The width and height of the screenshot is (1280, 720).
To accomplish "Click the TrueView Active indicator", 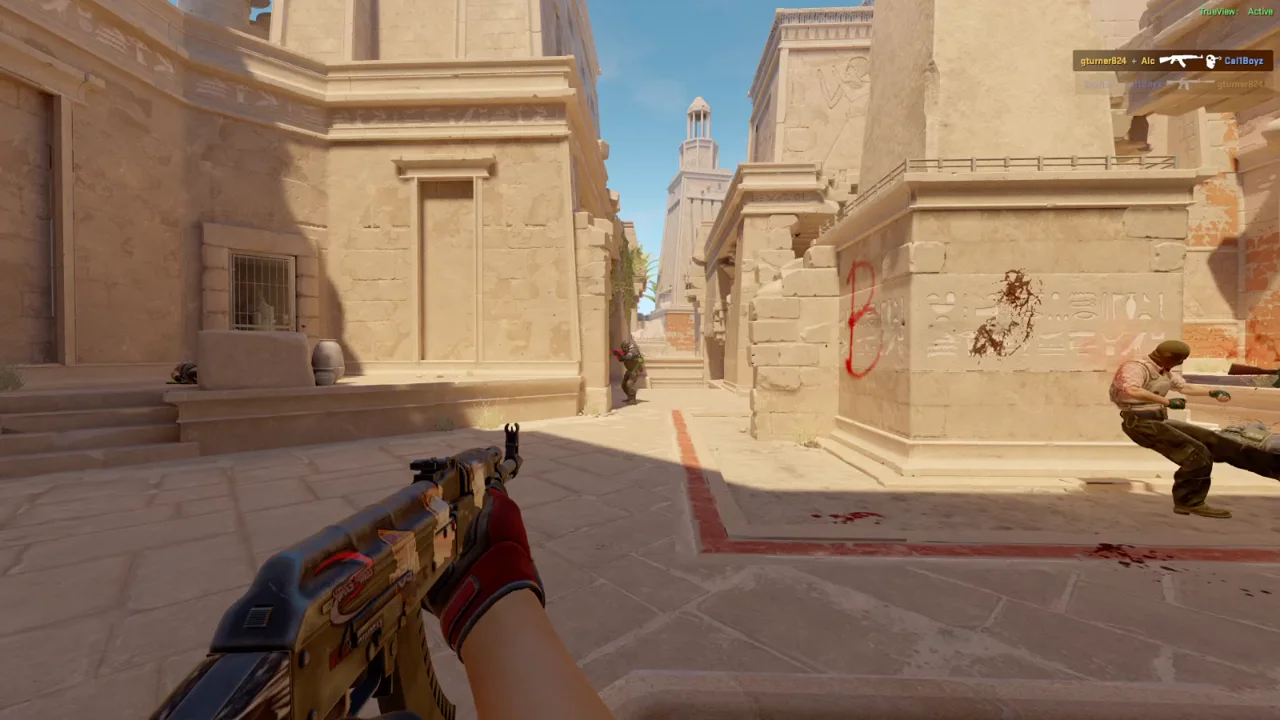I will [x=1236, y=11].
